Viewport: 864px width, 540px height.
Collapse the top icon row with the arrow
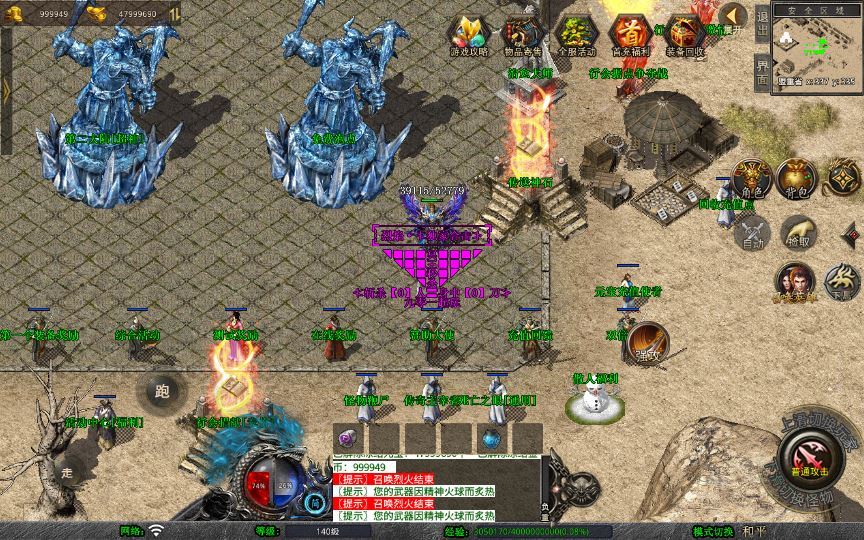pos(733,16)
